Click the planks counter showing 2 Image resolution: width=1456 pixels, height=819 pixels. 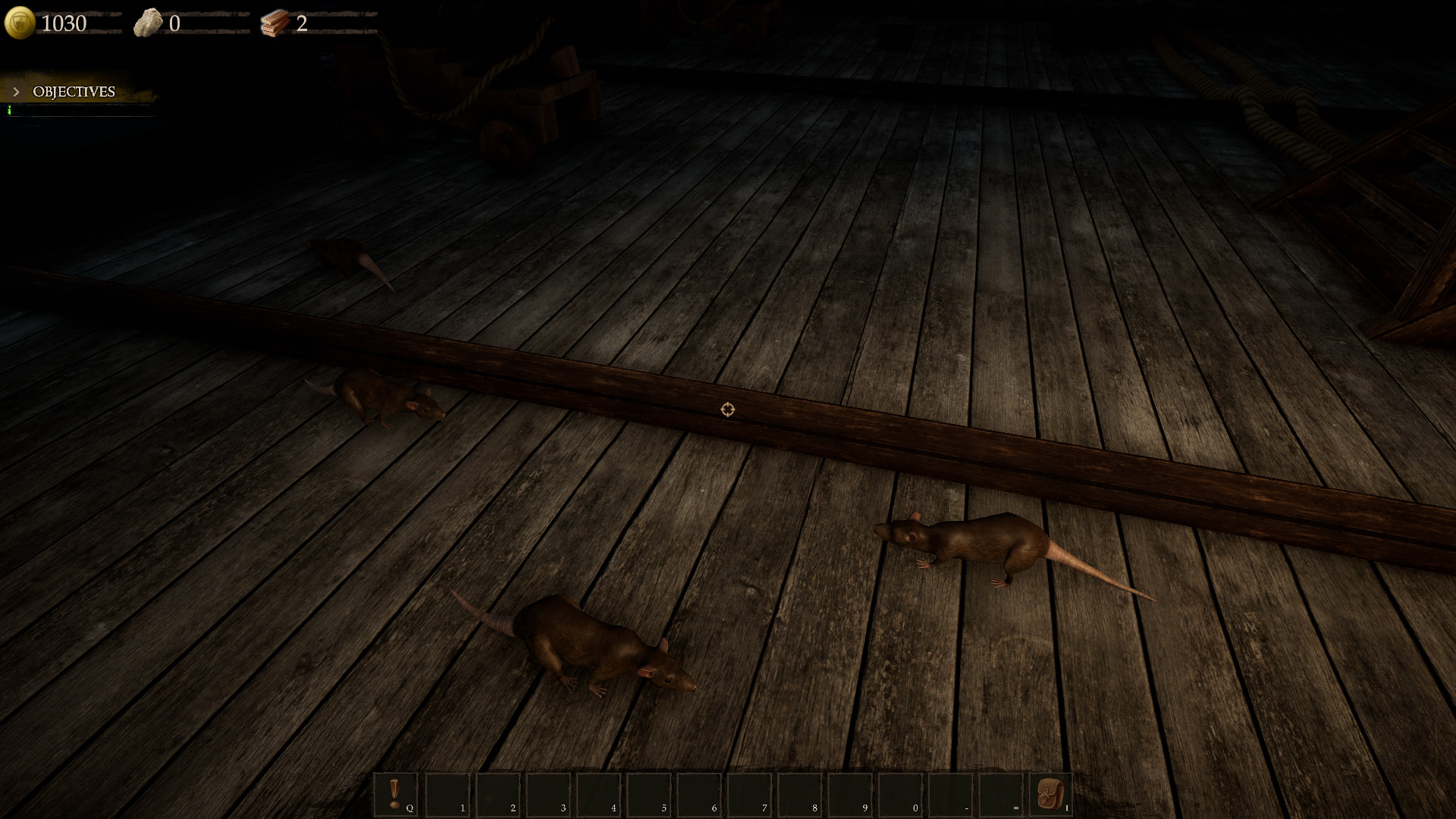(303, 24)
